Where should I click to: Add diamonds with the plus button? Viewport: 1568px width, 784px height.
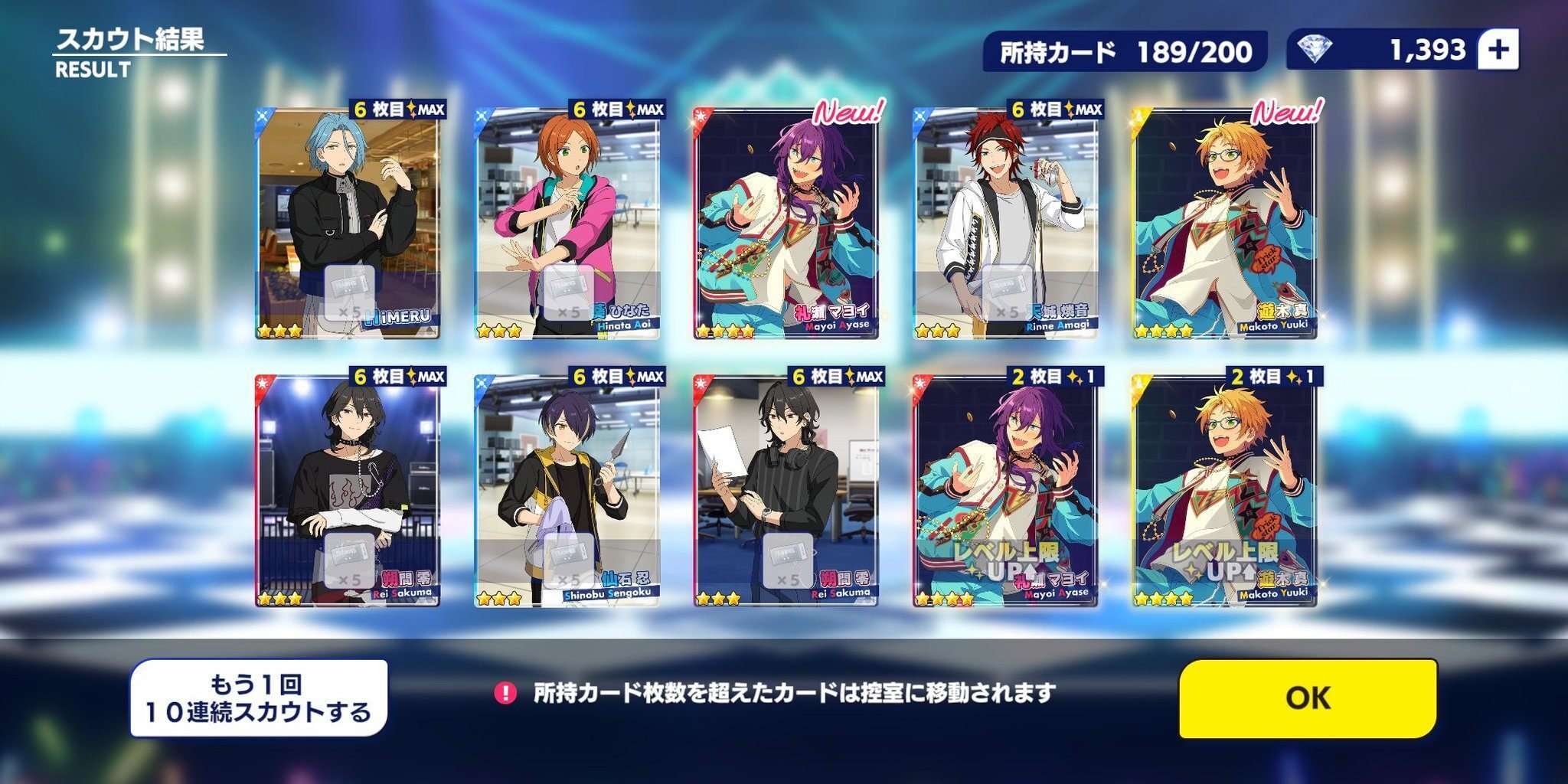[x=1498, y=50]
